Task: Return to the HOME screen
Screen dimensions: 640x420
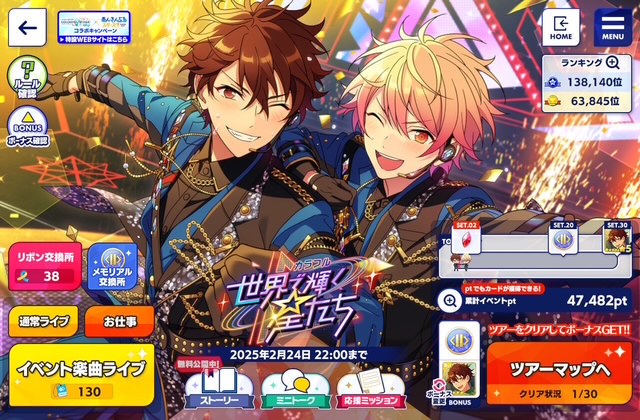Action: [x=561, y=27]
